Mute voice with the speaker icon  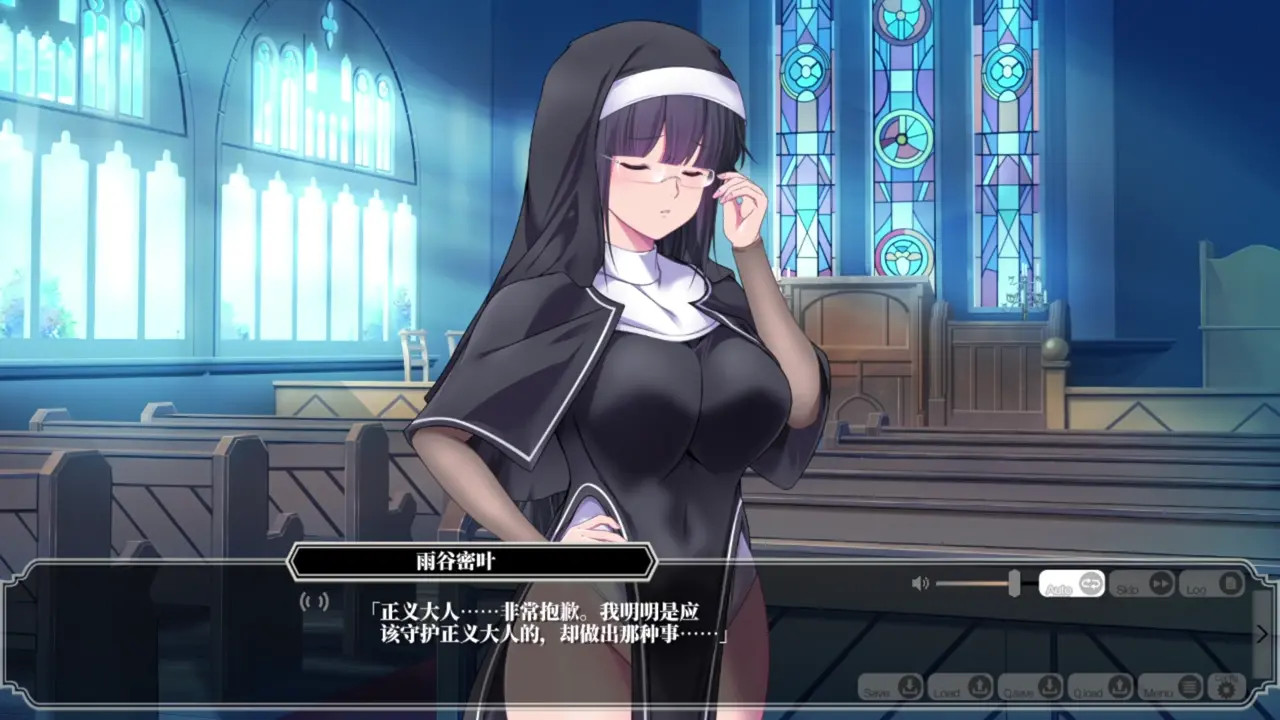click(x=920, y=584)
